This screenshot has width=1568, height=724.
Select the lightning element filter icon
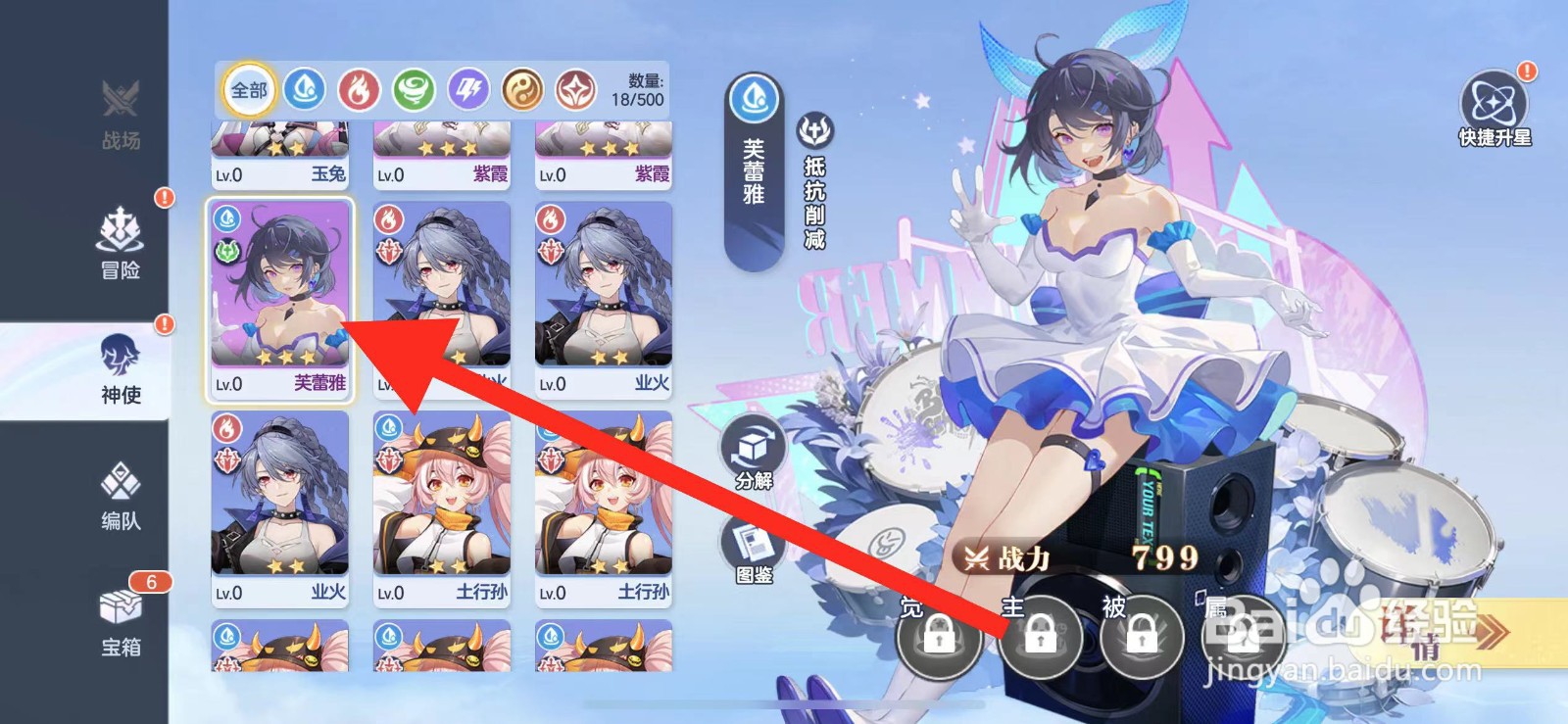(x=469, y=89)
